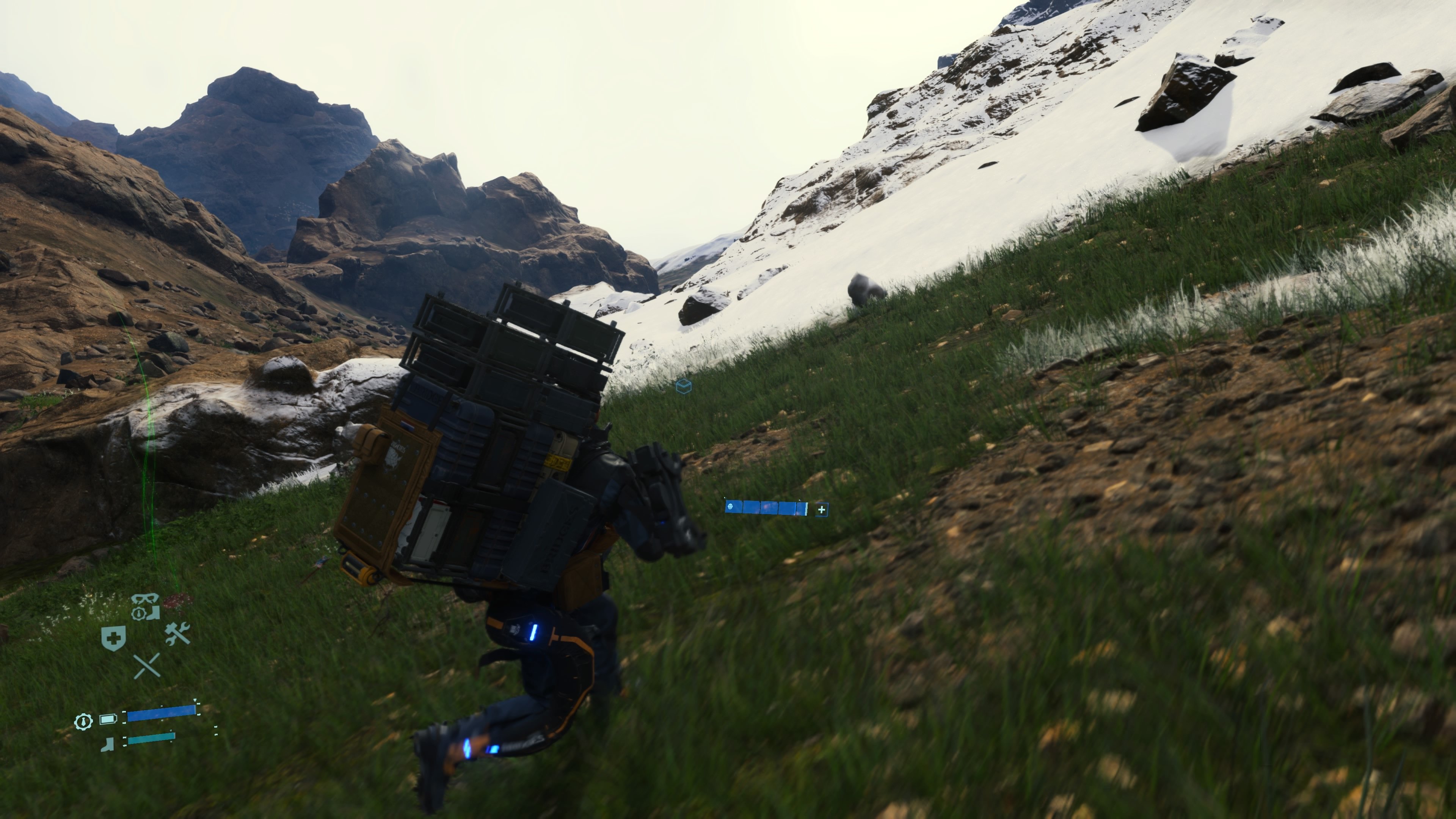Click the circular icon at the cargo bar's left end

point(730,507)
